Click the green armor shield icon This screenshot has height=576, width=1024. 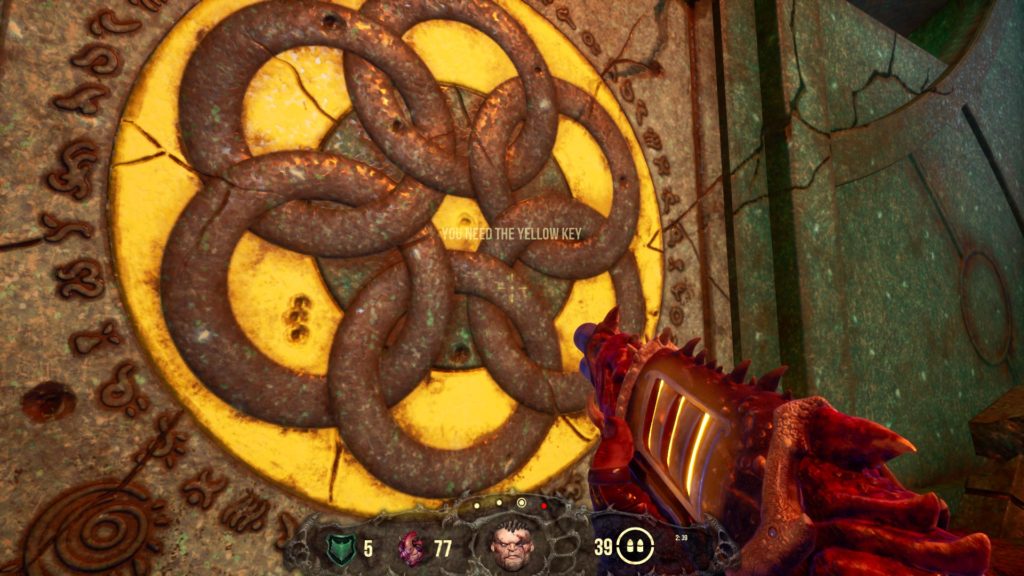click(x=340, y=547)
